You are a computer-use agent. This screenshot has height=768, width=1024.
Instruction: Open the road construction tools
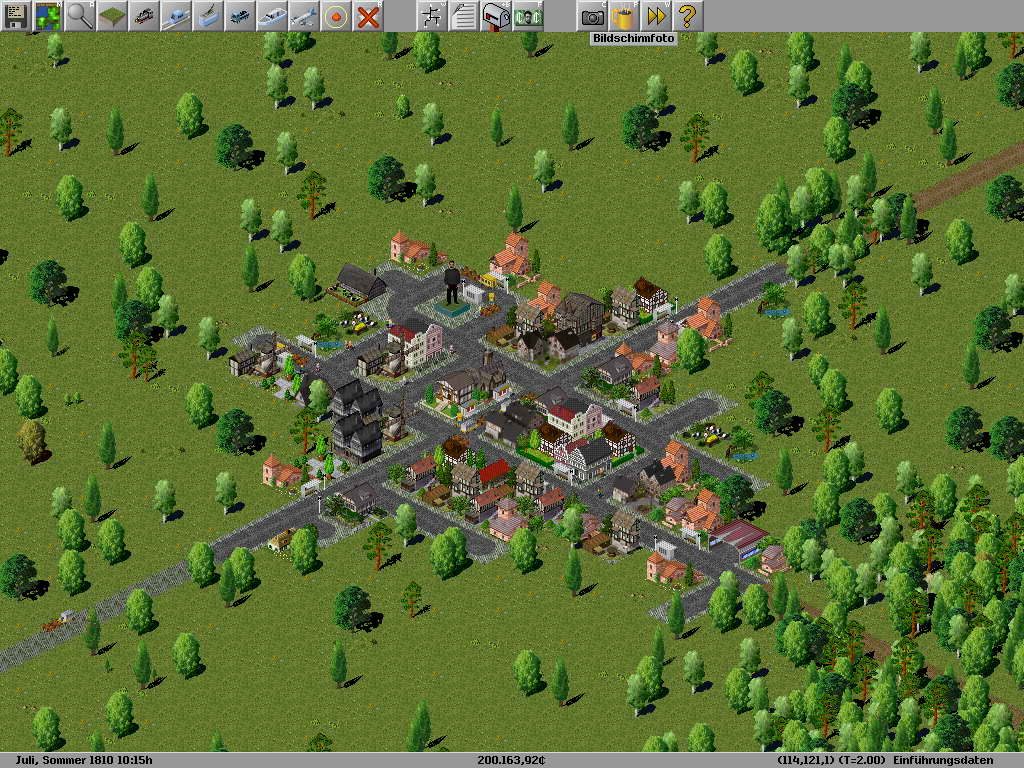click(x=240, y=16)
